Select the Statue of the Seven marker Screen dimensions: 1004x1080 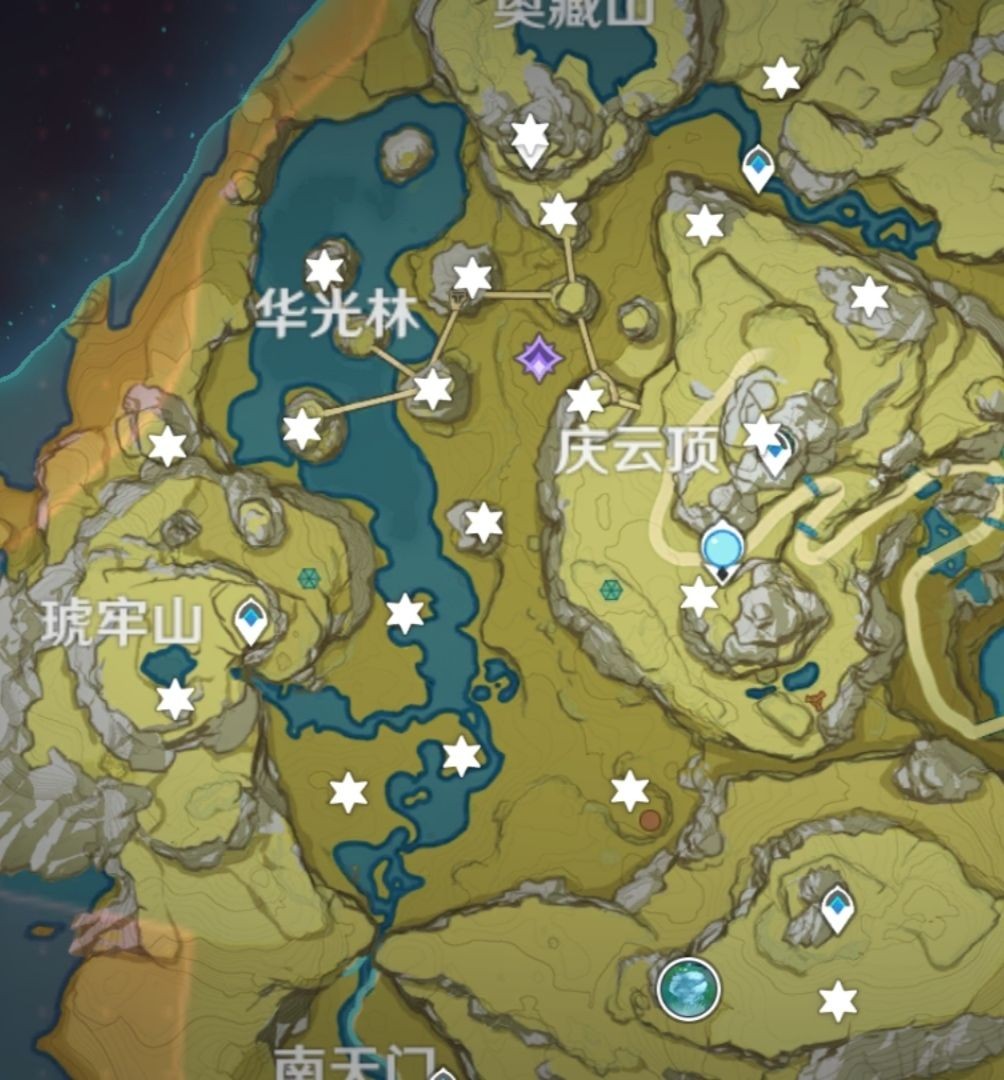[x=722, y=550]
